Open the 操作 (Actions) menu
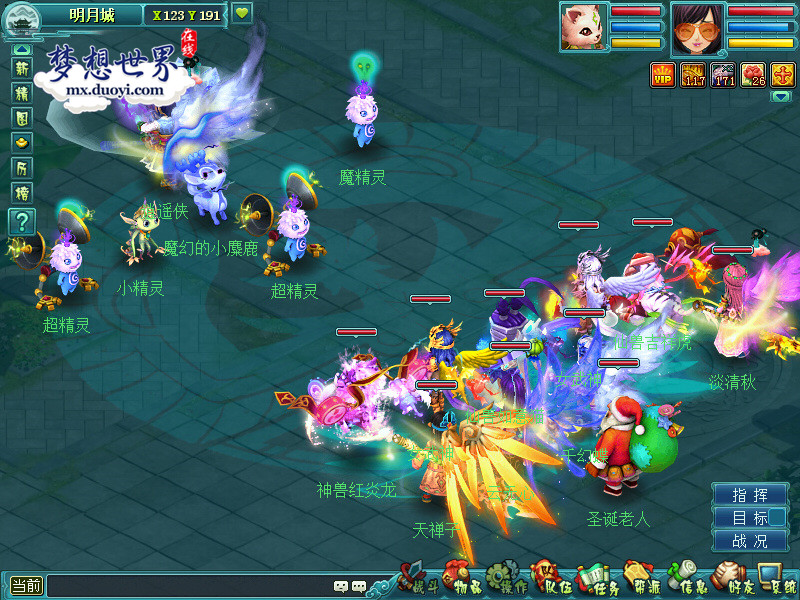The height and width of the screenshot is (600, 800). pyautogui.click(x=508, y=582)
